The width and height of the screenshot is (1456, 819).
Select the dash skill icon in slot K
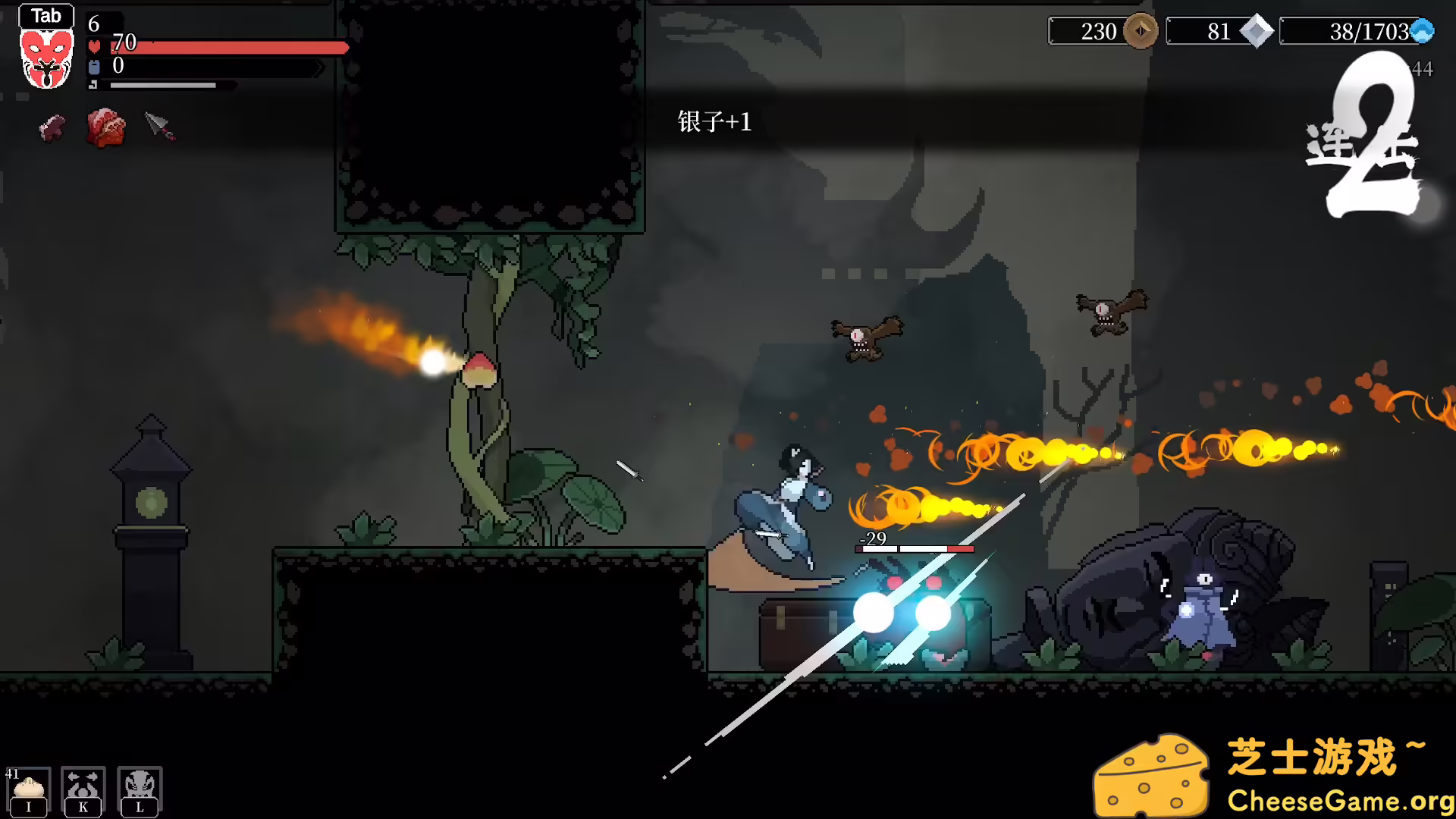coord(82,785)
